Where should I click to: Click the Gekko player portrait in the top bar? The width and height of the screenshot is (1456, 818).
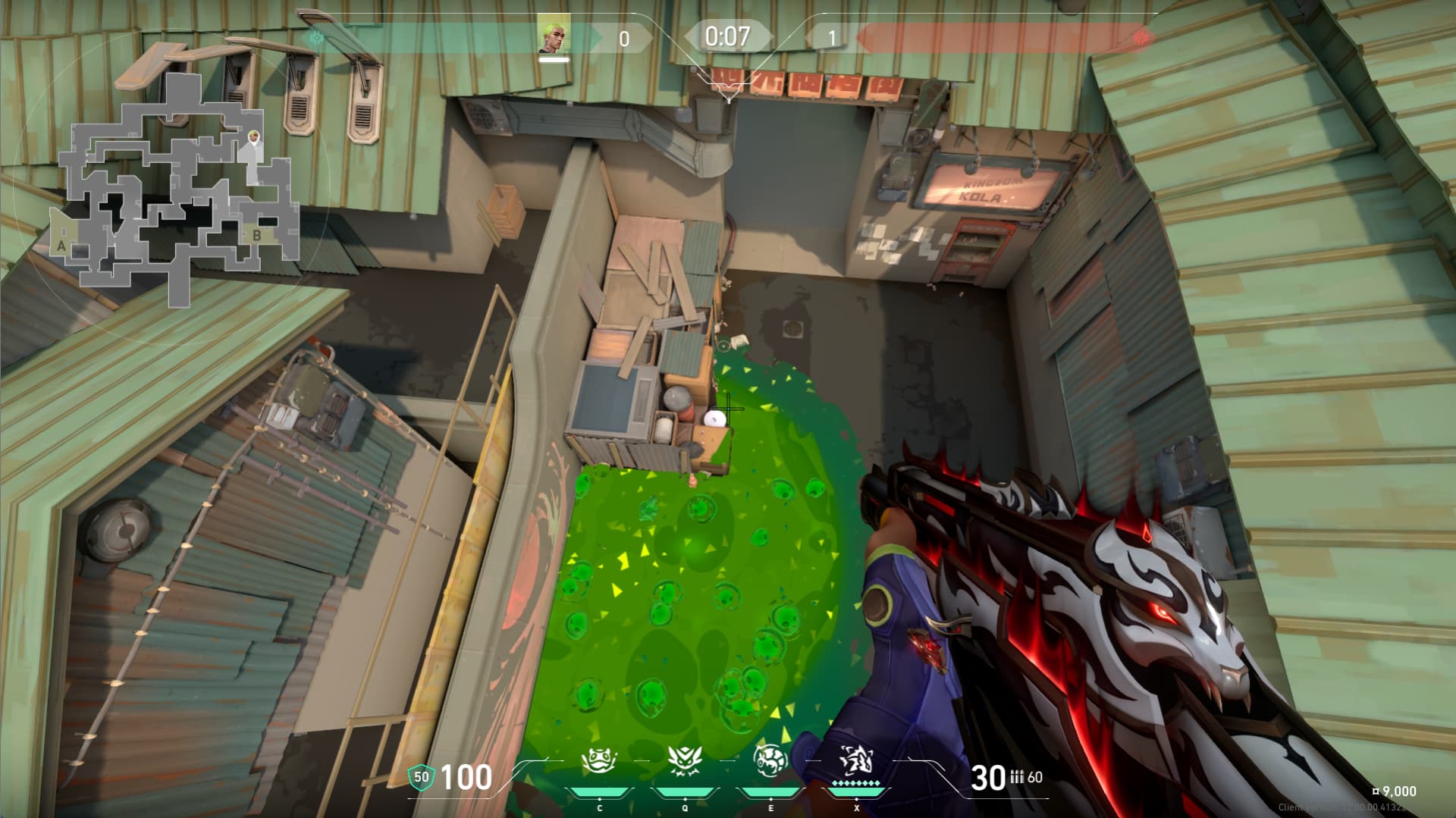[x=554, y=35]
